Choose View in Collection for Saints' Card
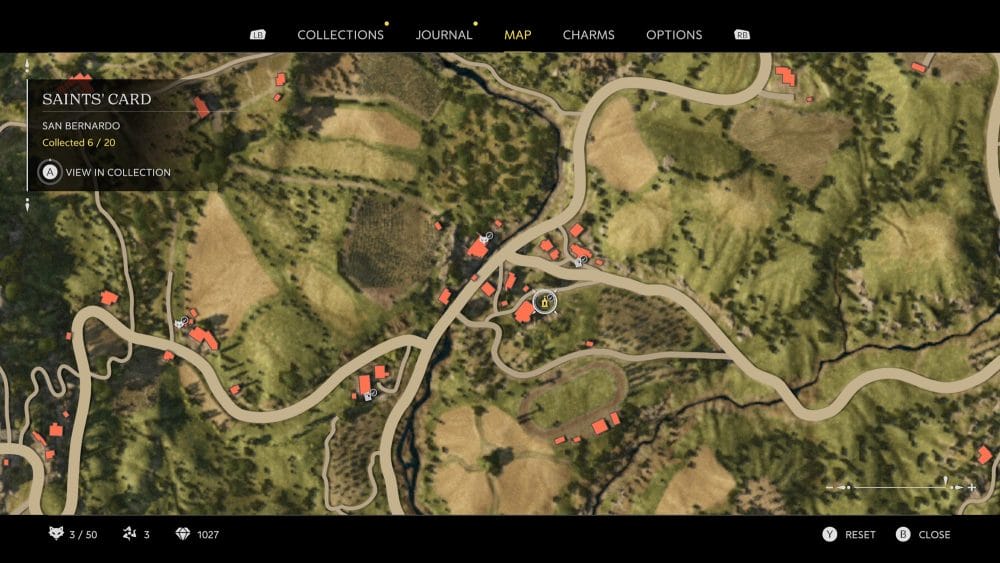The width and height of the screenshot is (1000, 563). click(106, 172)
